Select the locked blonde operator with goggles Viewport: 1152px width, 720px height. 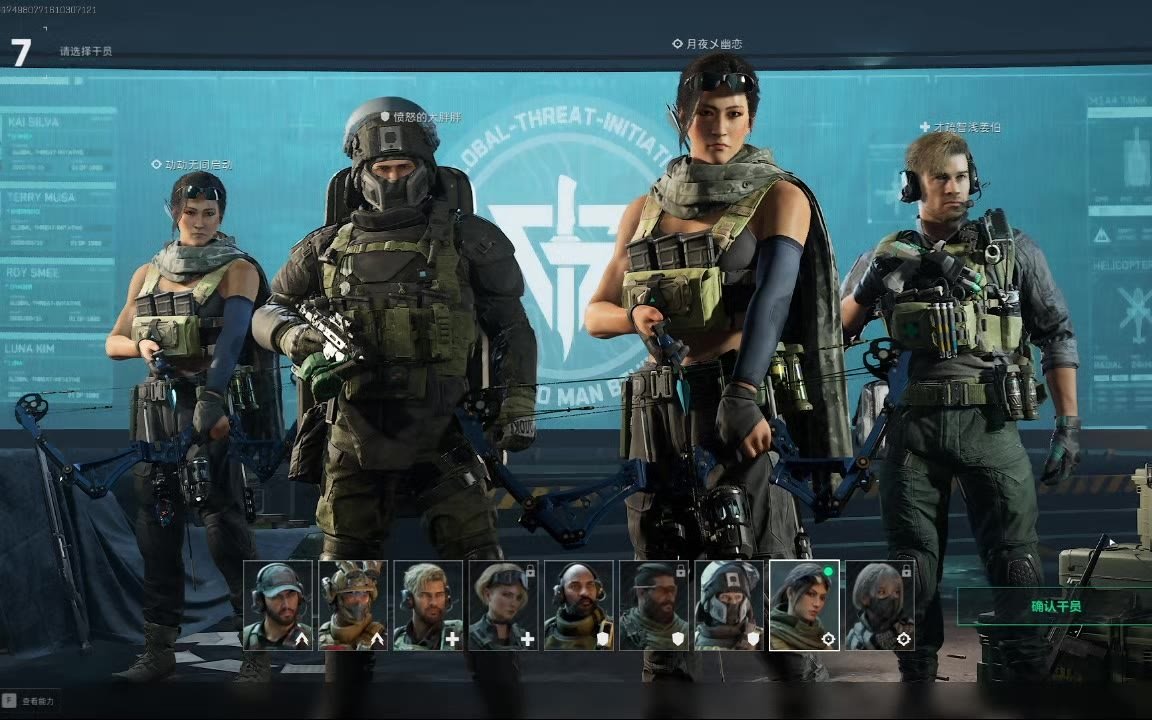tap(504, 605)
